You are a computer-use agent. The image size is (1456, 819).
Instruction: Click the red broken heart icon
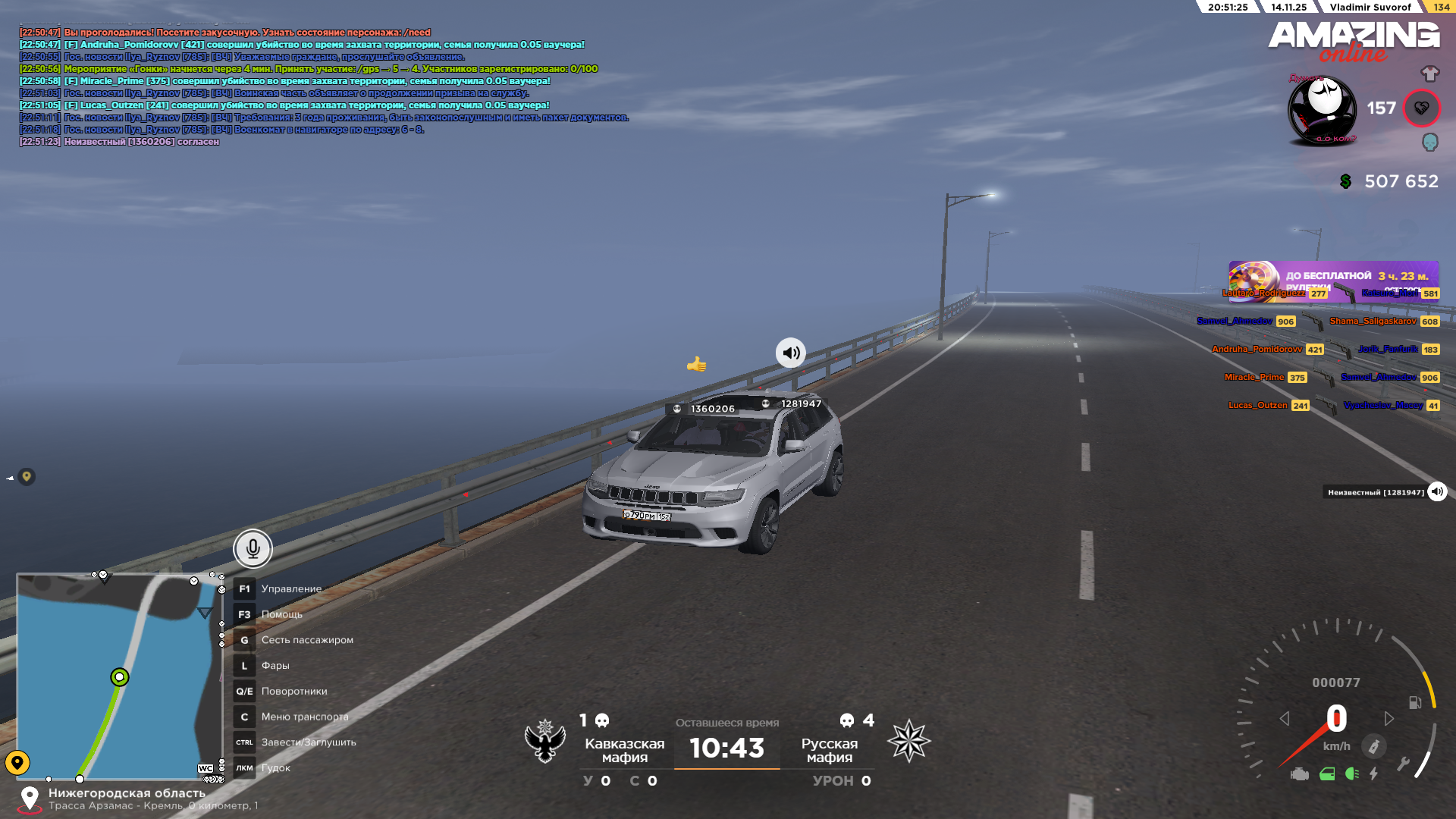(1421, 108)
